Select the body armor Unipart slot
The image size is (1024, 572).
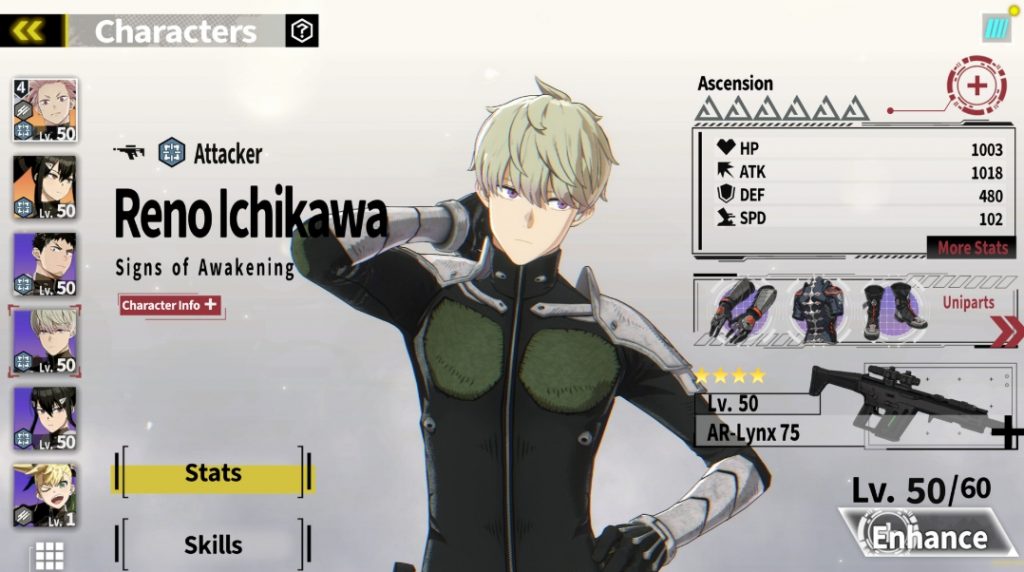(816, 309)
